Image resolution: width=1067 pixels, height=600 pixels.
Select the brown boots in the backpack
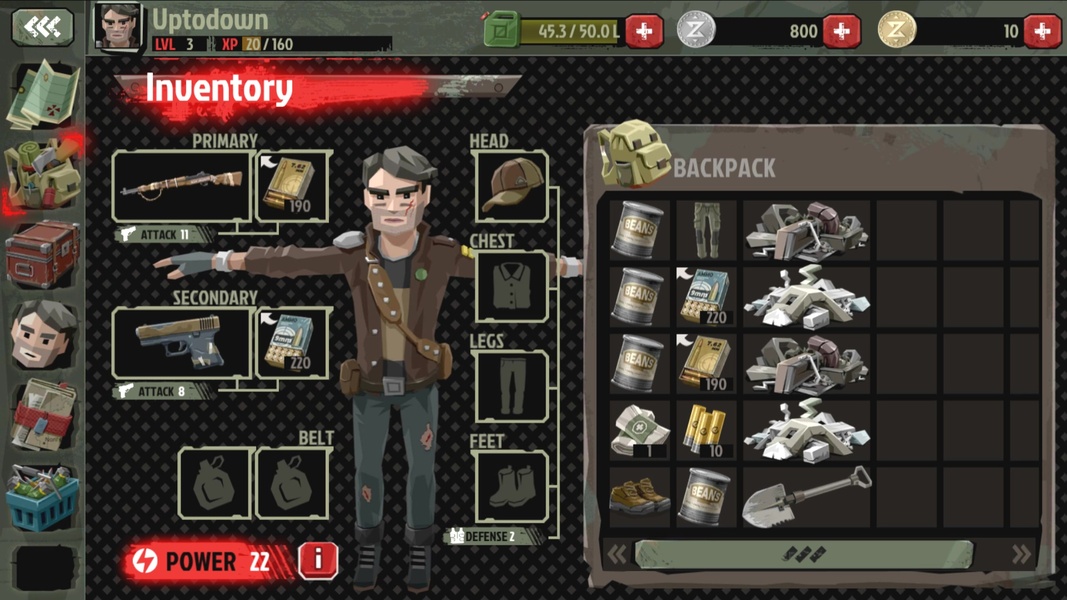pyautogui.click(x=640, y=496)
